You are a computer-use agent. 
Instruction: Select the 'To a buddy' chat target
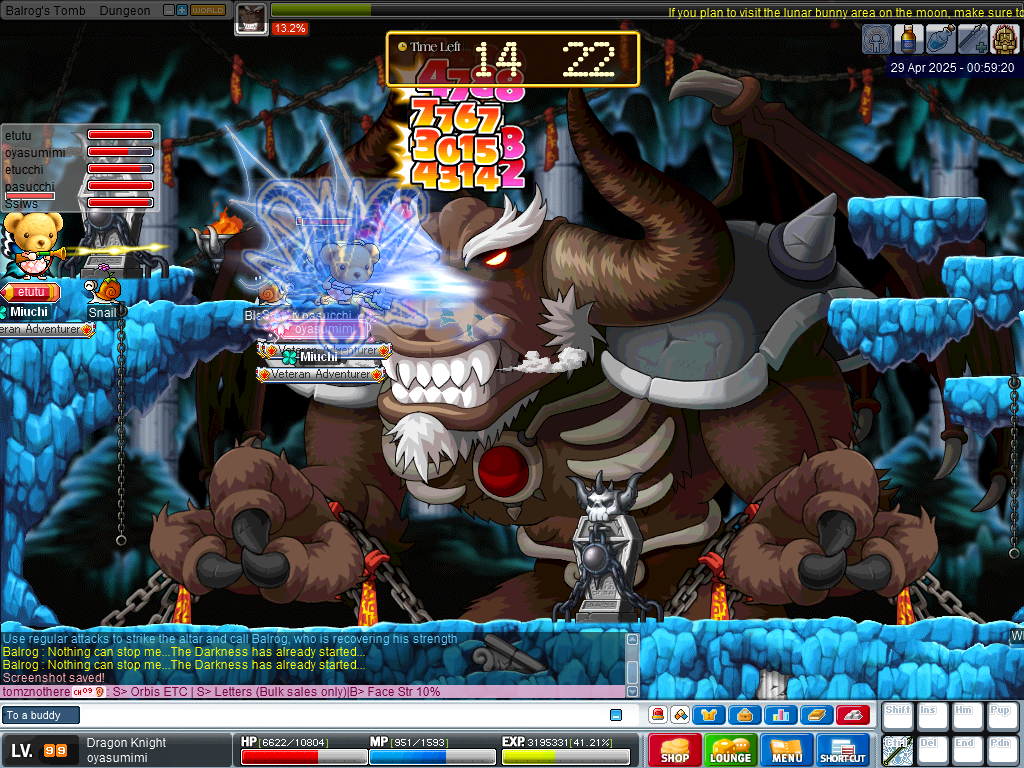[40, 715]
